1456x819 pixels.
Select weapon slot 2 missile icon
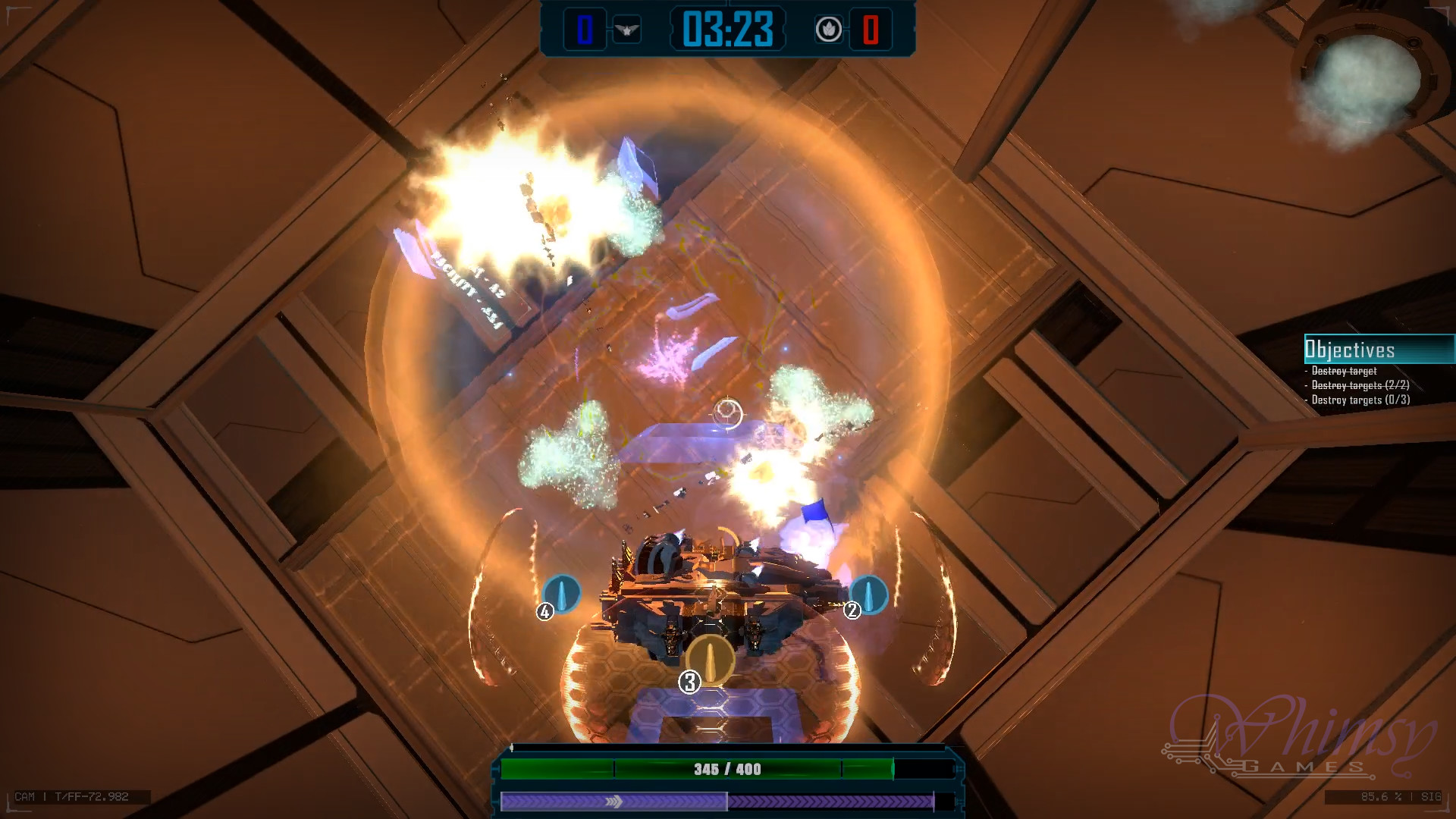click(868, 594)
